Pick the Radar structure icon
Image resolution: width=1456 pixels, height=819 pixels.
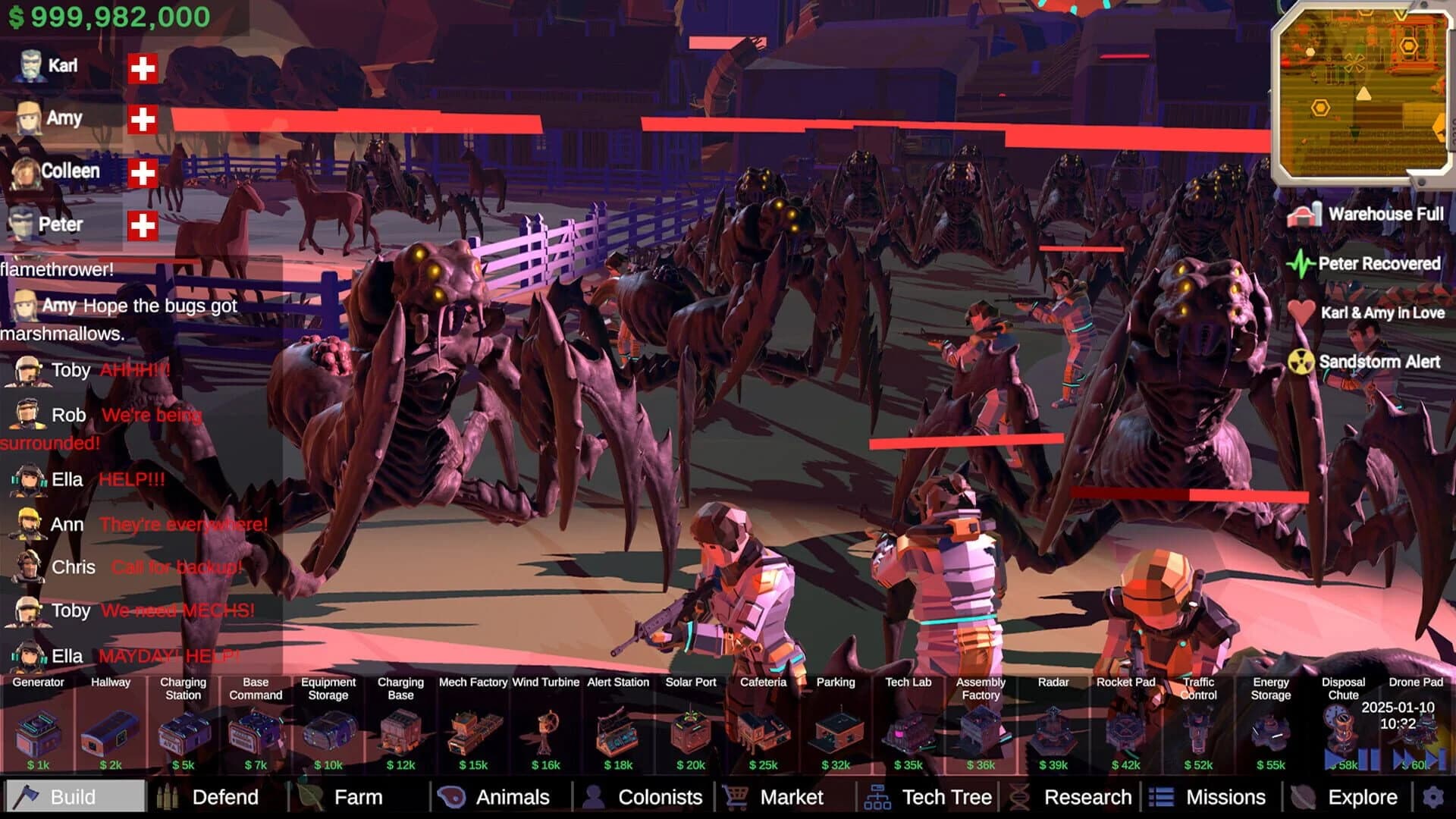click(1053, 732)
